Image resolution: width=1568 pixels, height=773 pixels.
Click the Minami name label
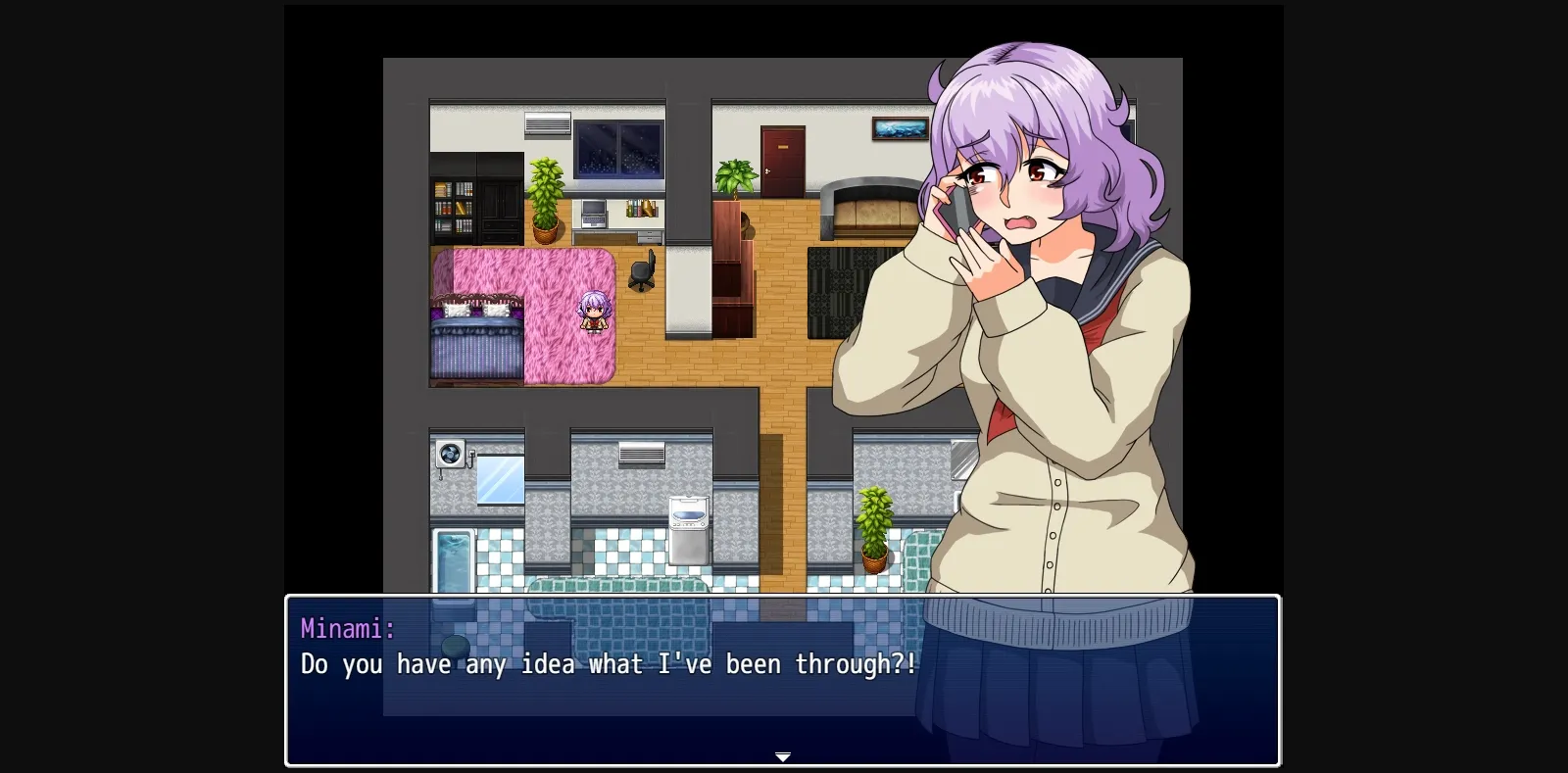tap(347, 628)
